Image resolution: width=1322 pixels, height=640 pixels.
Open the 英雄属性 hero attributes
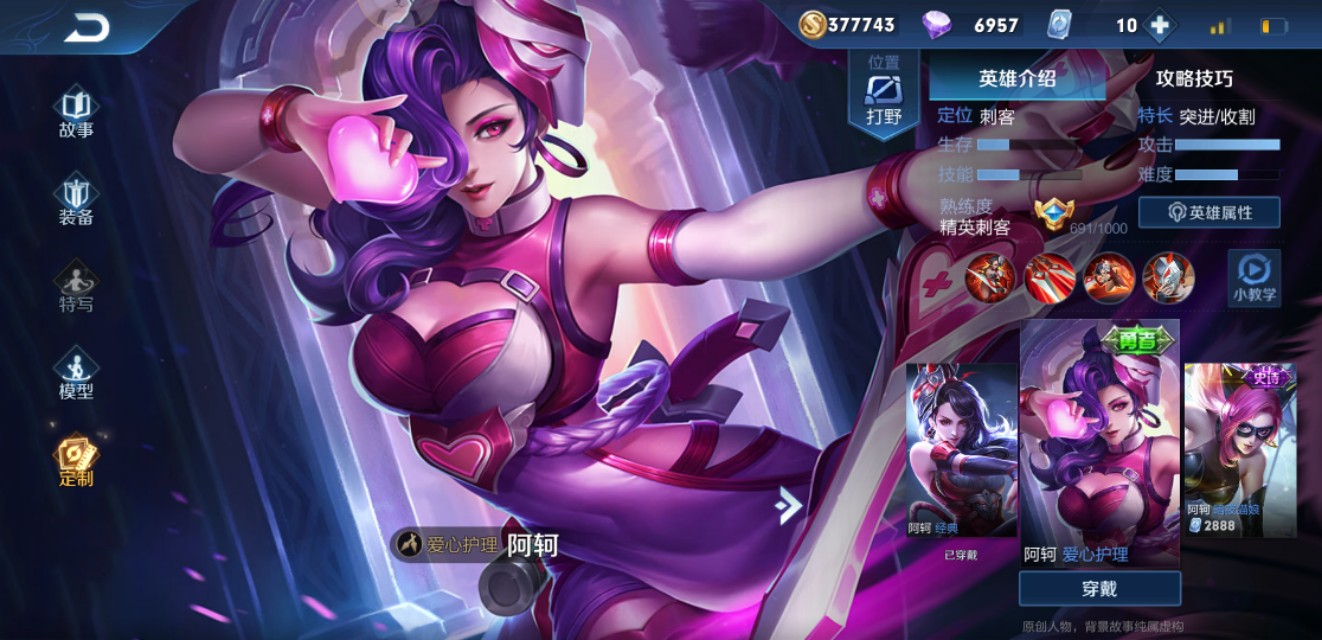(x=1209, y=212)
